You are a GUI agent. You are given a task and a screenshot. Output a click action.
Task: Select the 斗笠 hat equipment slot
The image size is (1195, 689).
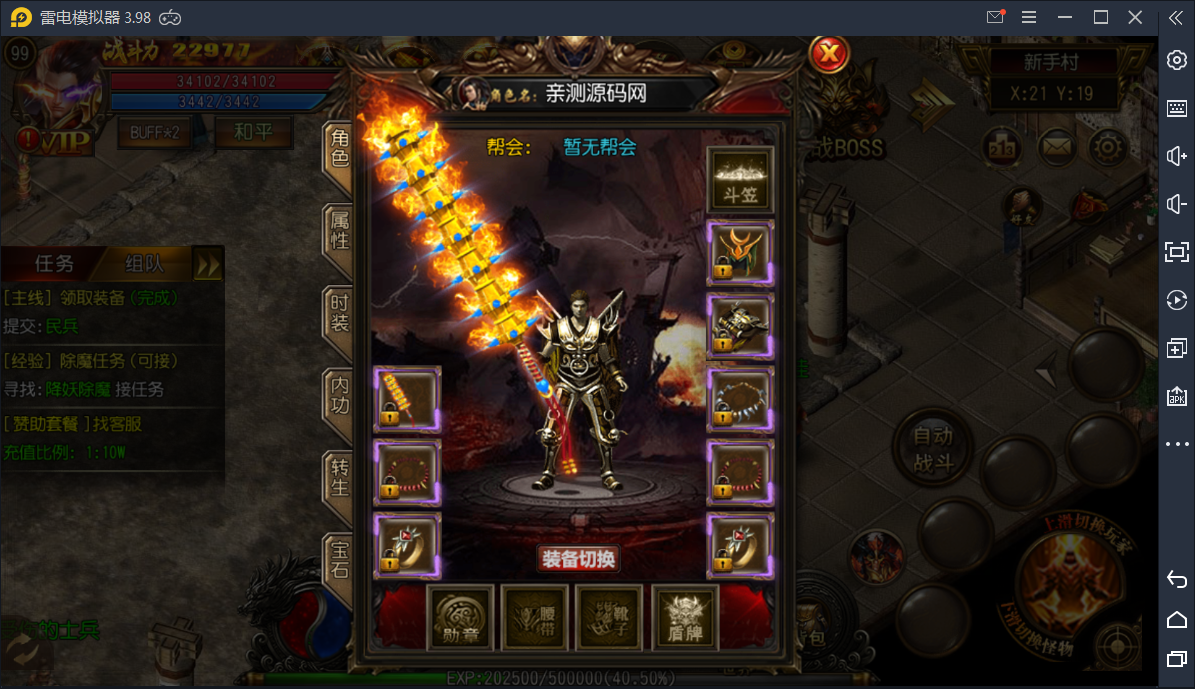click(740, 181)
